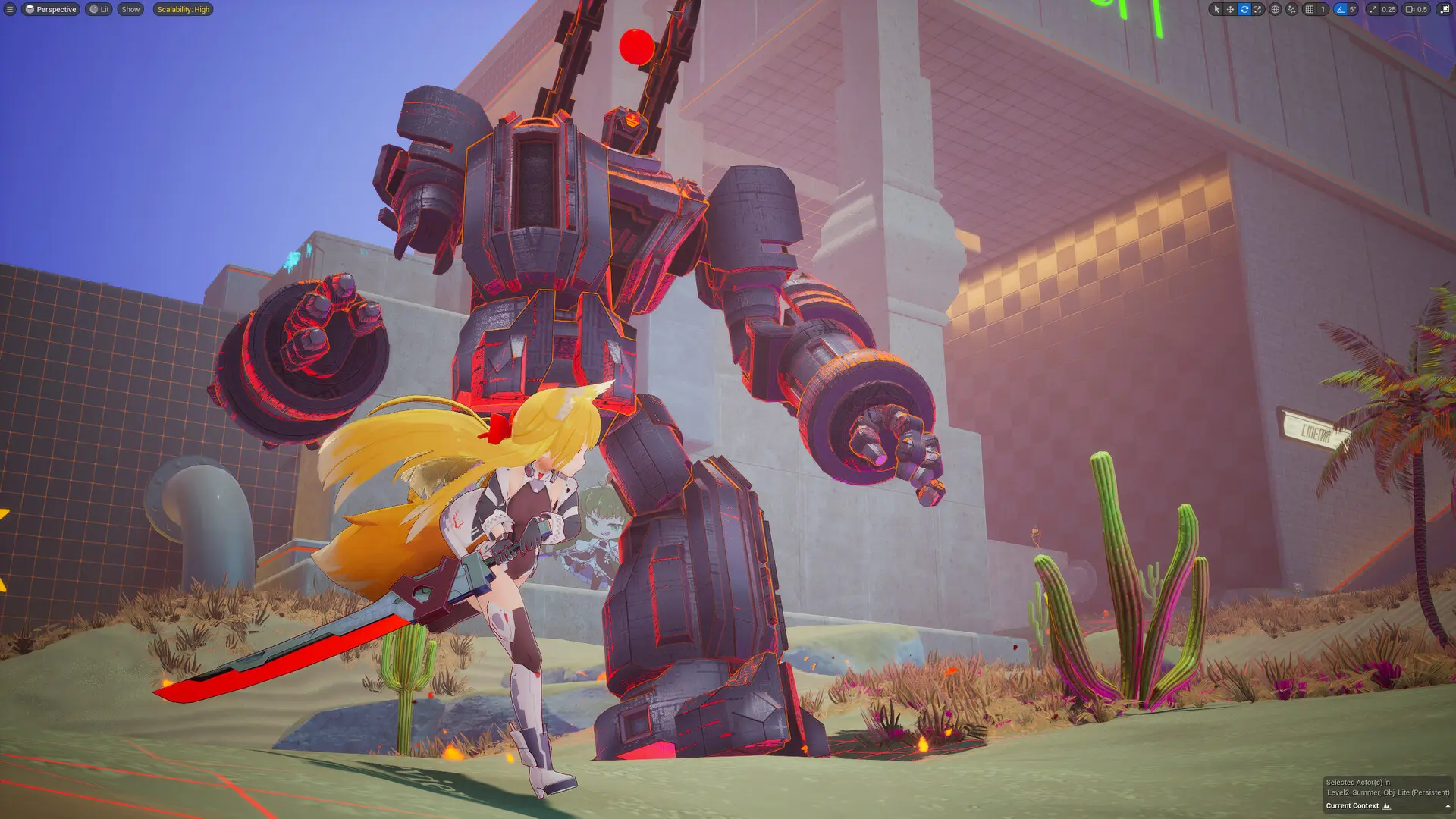1456x819 pixels.
Task: Open the Show flags menu
Action: coord(130,9)
